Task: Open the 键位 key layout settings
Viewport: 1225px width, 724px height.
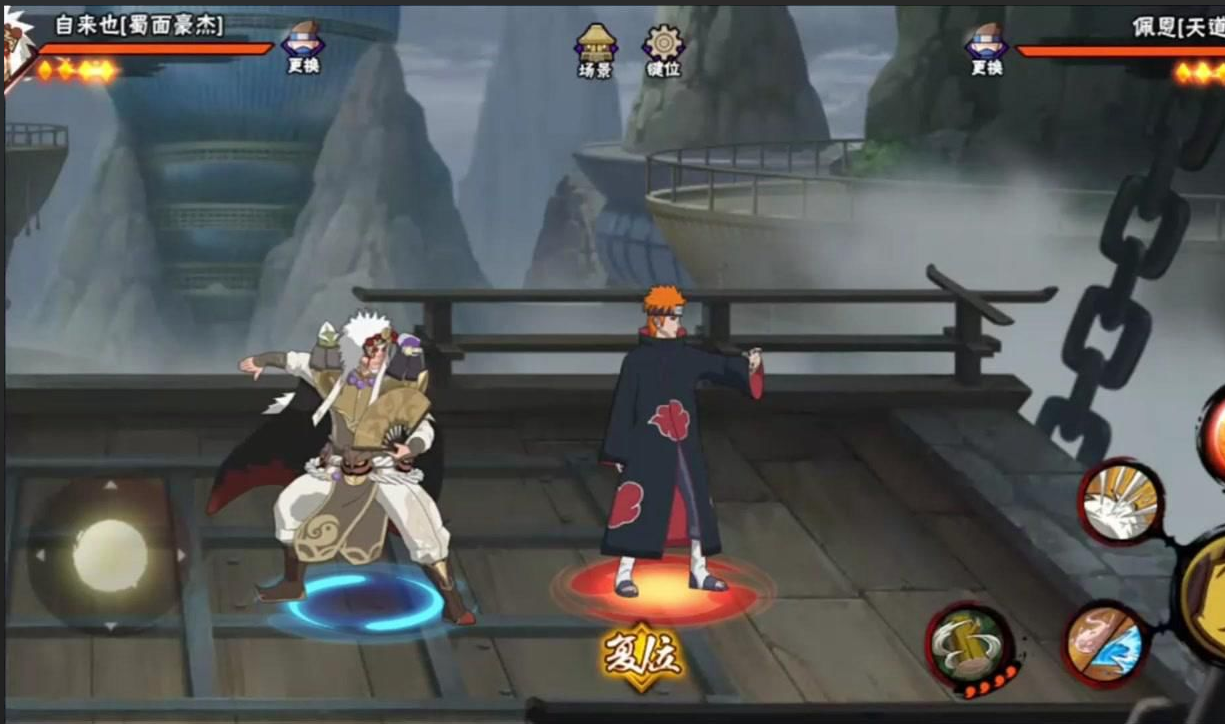Action: pos(663,49)
